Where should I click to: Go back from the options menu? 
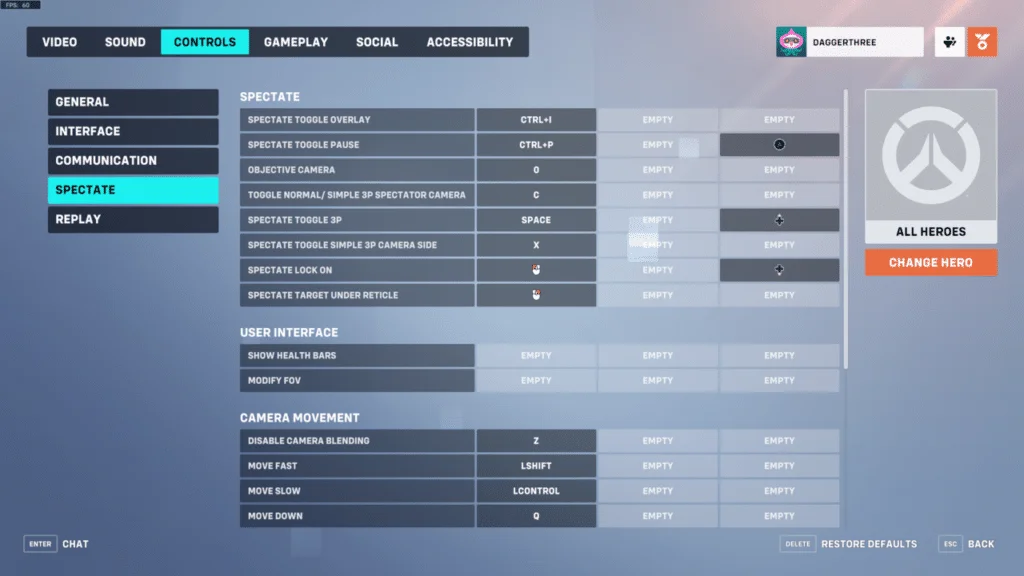(967, 544)
